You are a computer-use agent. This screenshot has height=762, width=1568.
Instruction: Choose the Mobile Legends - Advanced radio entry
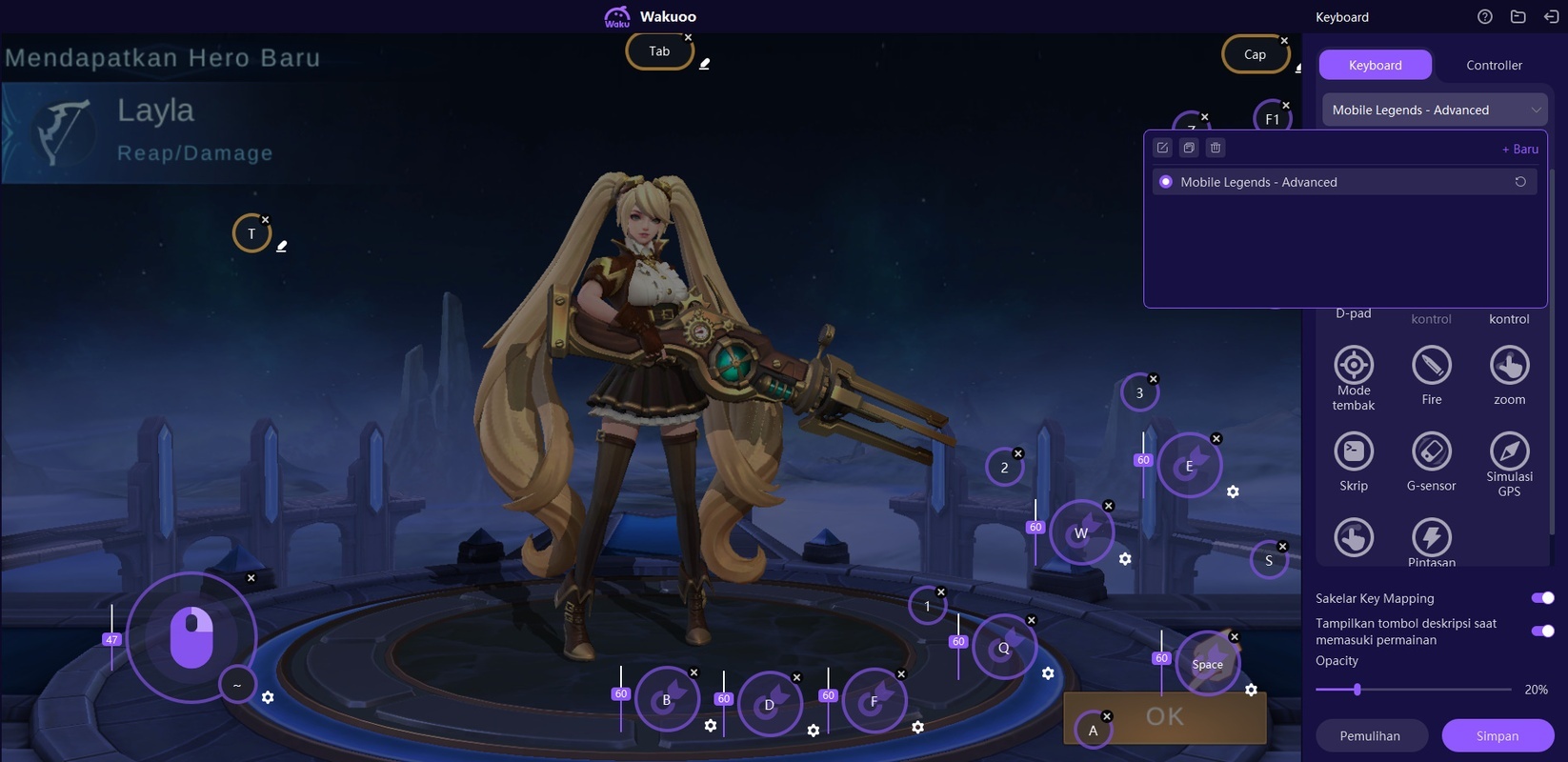click(x=1166, y=182)
